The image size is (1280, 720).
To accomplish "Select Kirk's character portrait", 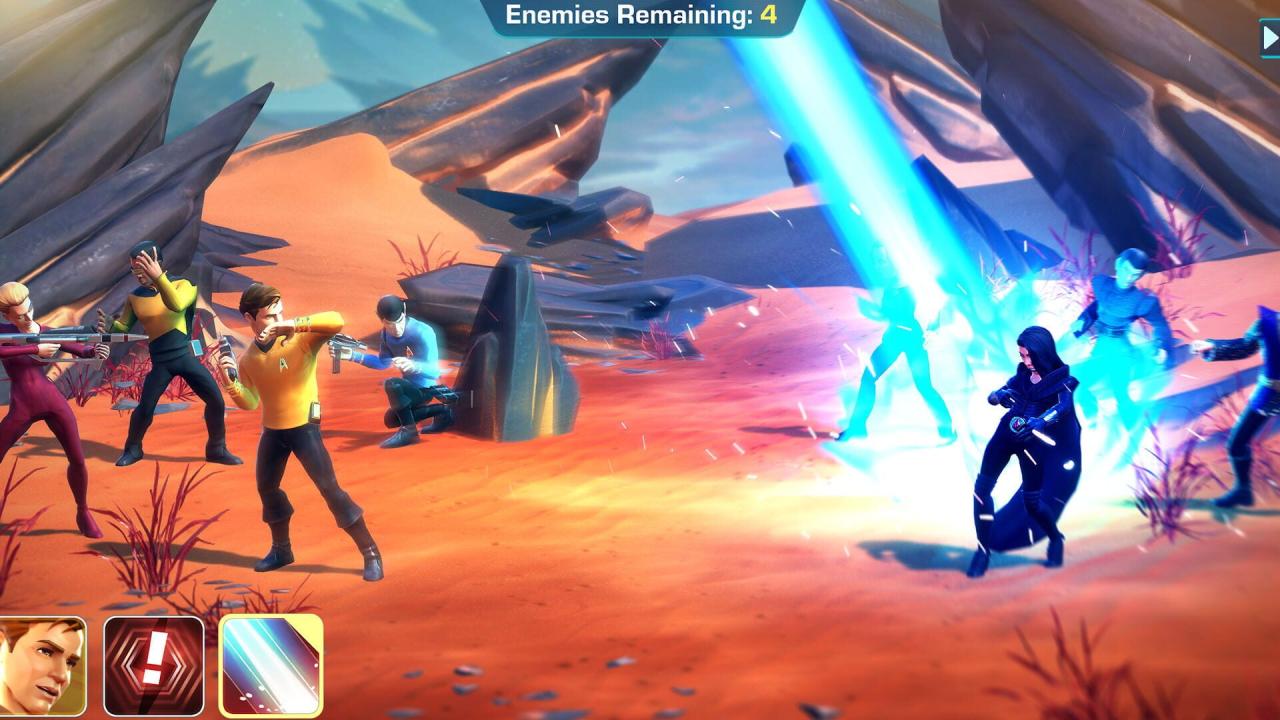I will [x=42, y=665].
